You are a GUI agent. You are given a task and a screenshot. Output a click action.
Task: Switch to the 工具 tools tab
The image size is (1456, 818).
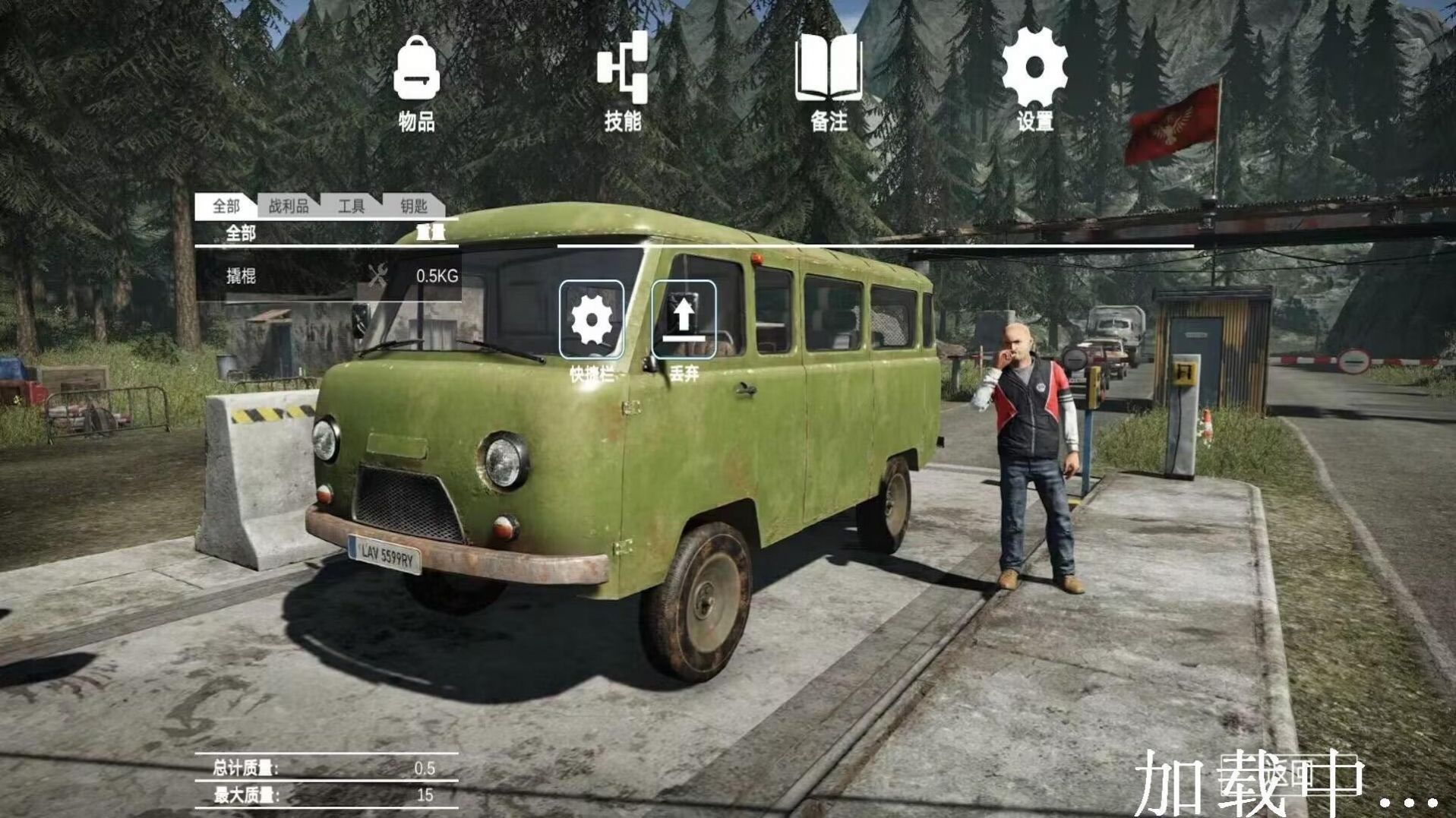pyautogui.click(x=351, y=206)
